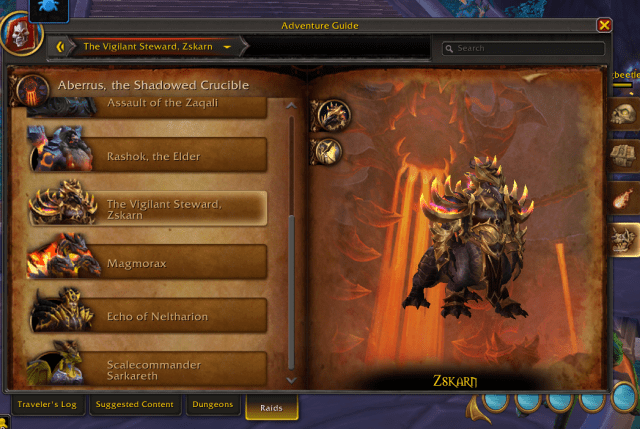Select the Zskarn creature portrait button
Image resolution: width=640 pixels, height=429 pixels.
(x=329, y=115)
